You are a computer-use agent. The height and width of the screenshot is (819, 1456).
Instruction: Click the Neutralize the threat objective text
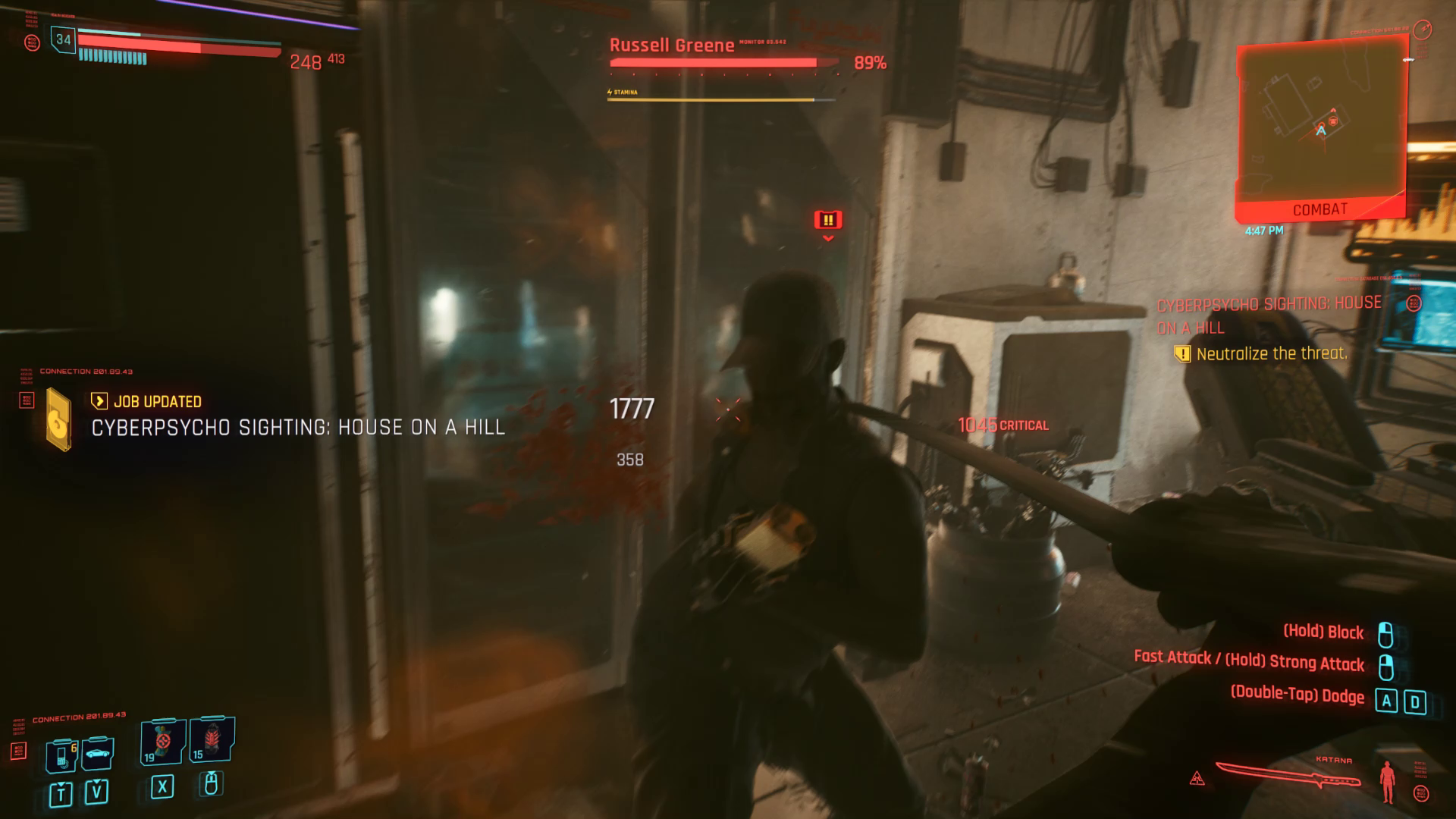(1271, 353)
